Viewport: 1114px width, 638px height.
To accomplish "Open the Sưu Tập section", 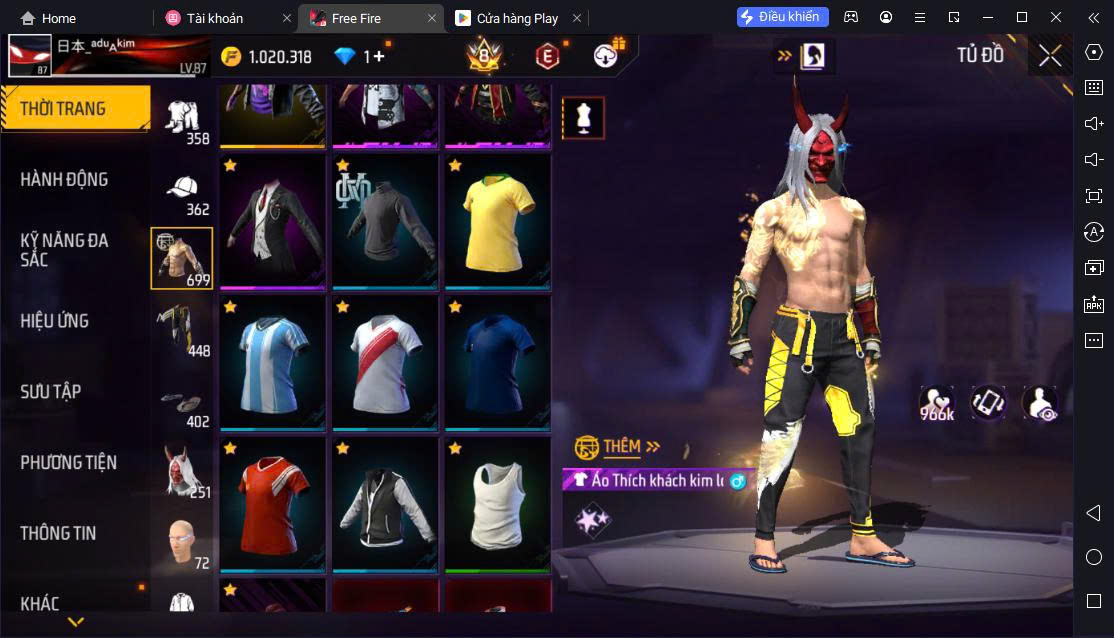I will pos(51,392).
